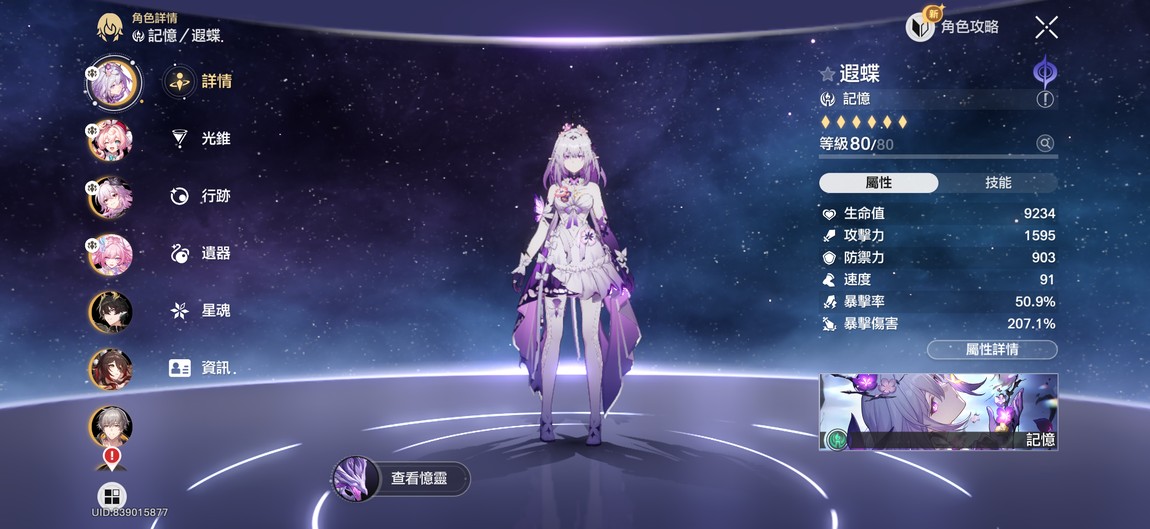View 屬性詳情 attribute details

click(x=991, y=349)
